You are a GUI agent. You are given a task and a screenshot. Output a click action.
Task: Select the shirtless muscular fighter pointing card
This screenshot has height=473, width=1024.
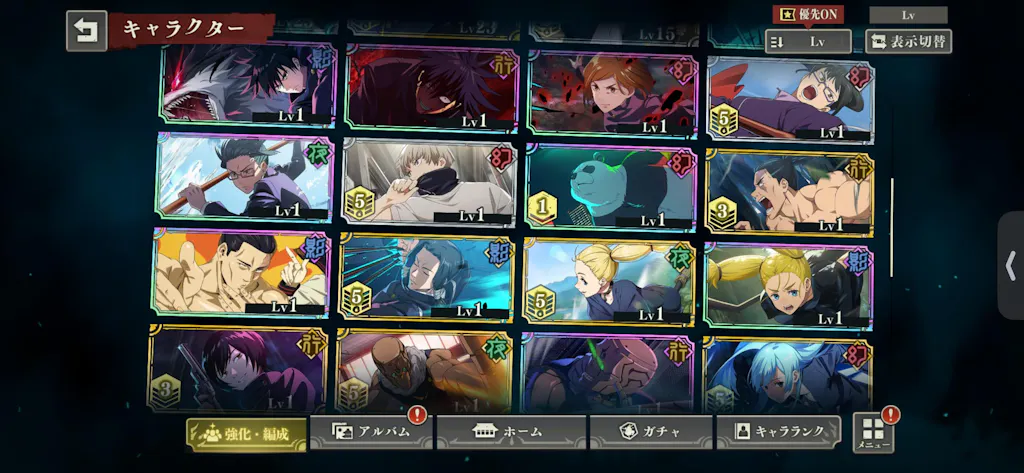tap(240, 273)
